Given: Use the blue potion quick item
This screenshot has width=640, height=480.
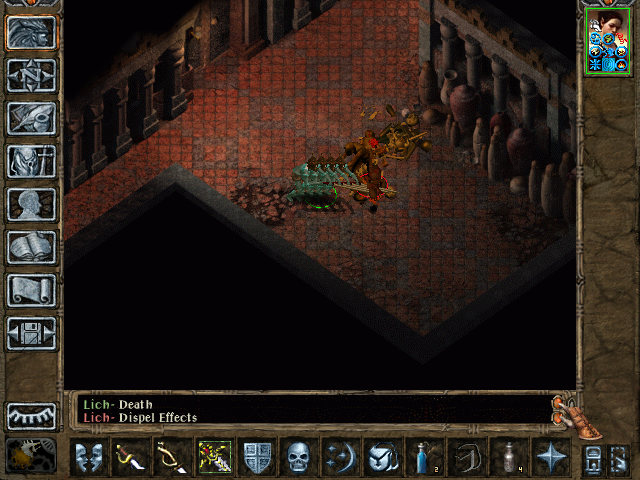Looking at the screenshot, I should point(424,457).
